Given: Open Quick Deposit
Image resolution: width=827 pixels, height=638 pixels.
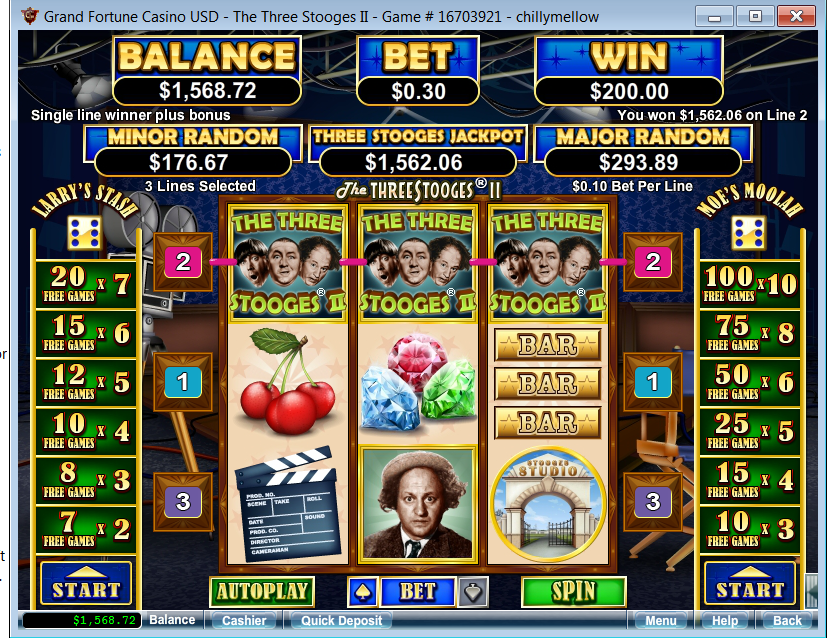Looking at the screenshot, I should (x=341, y=621).
